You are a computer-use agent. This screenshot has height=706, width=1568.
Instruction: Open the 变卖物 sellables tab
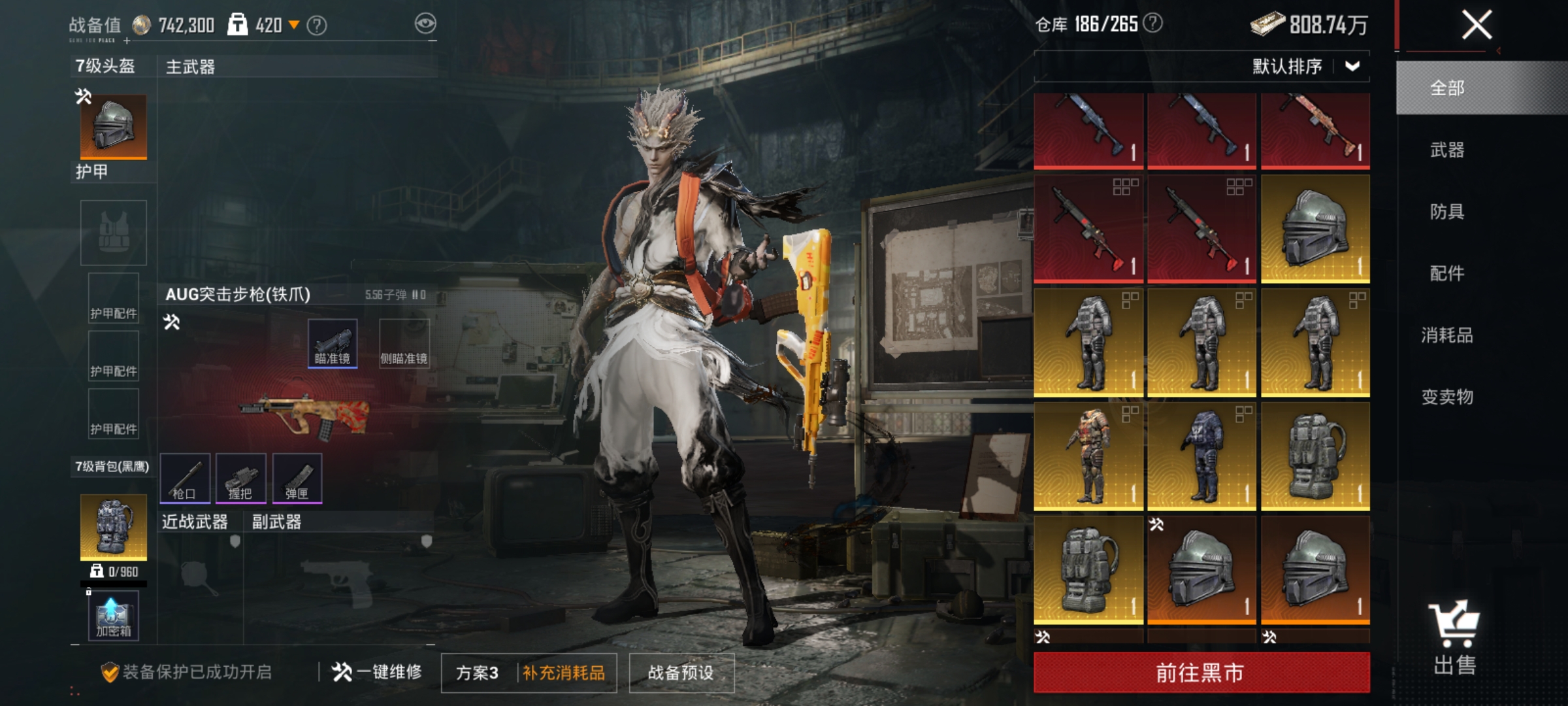tap(1447, 397)
